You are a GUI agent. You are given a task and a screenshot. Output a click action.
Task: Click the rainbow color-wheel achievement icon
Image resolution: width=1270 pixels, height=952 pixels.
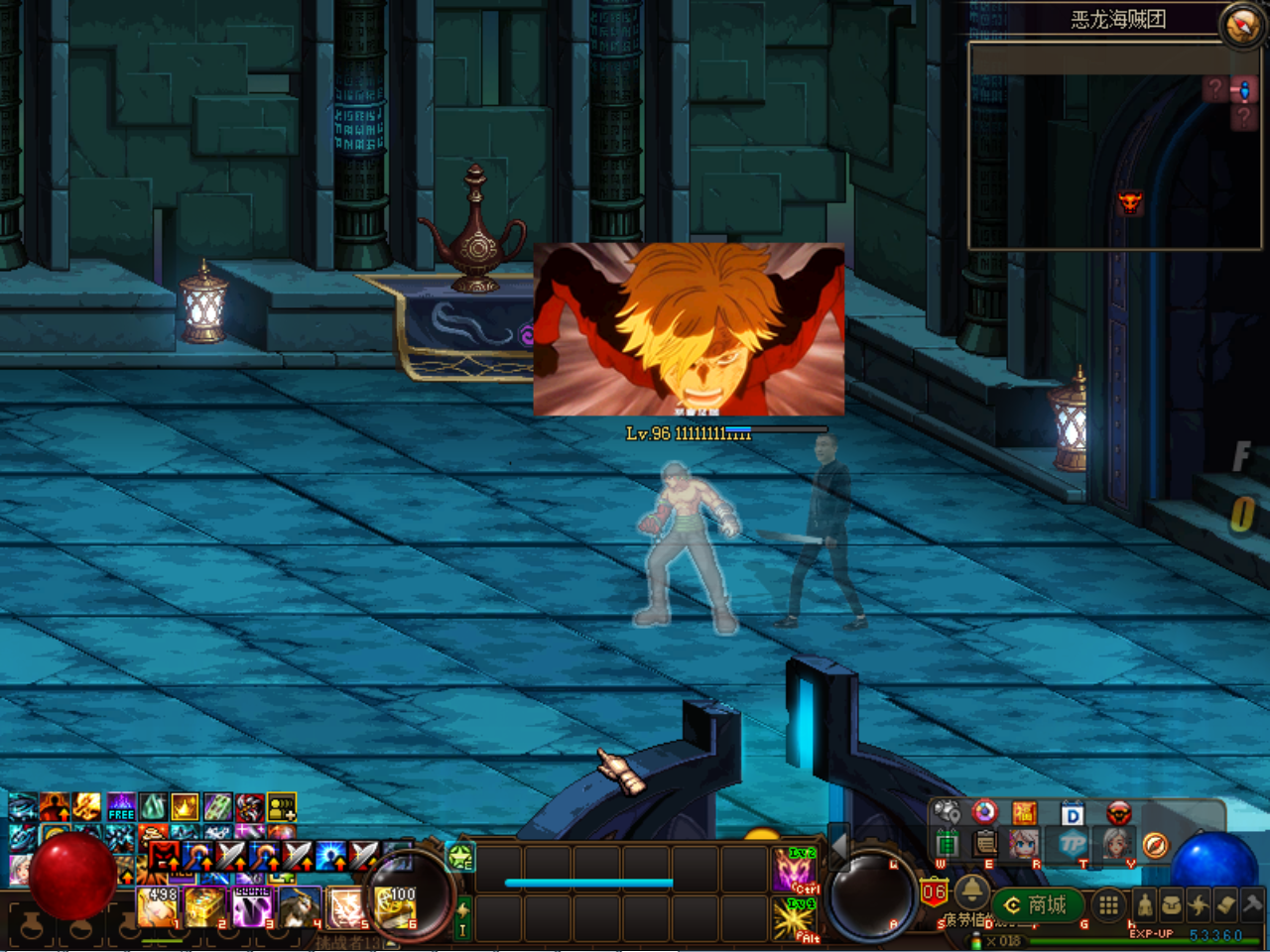pos(984,812)
